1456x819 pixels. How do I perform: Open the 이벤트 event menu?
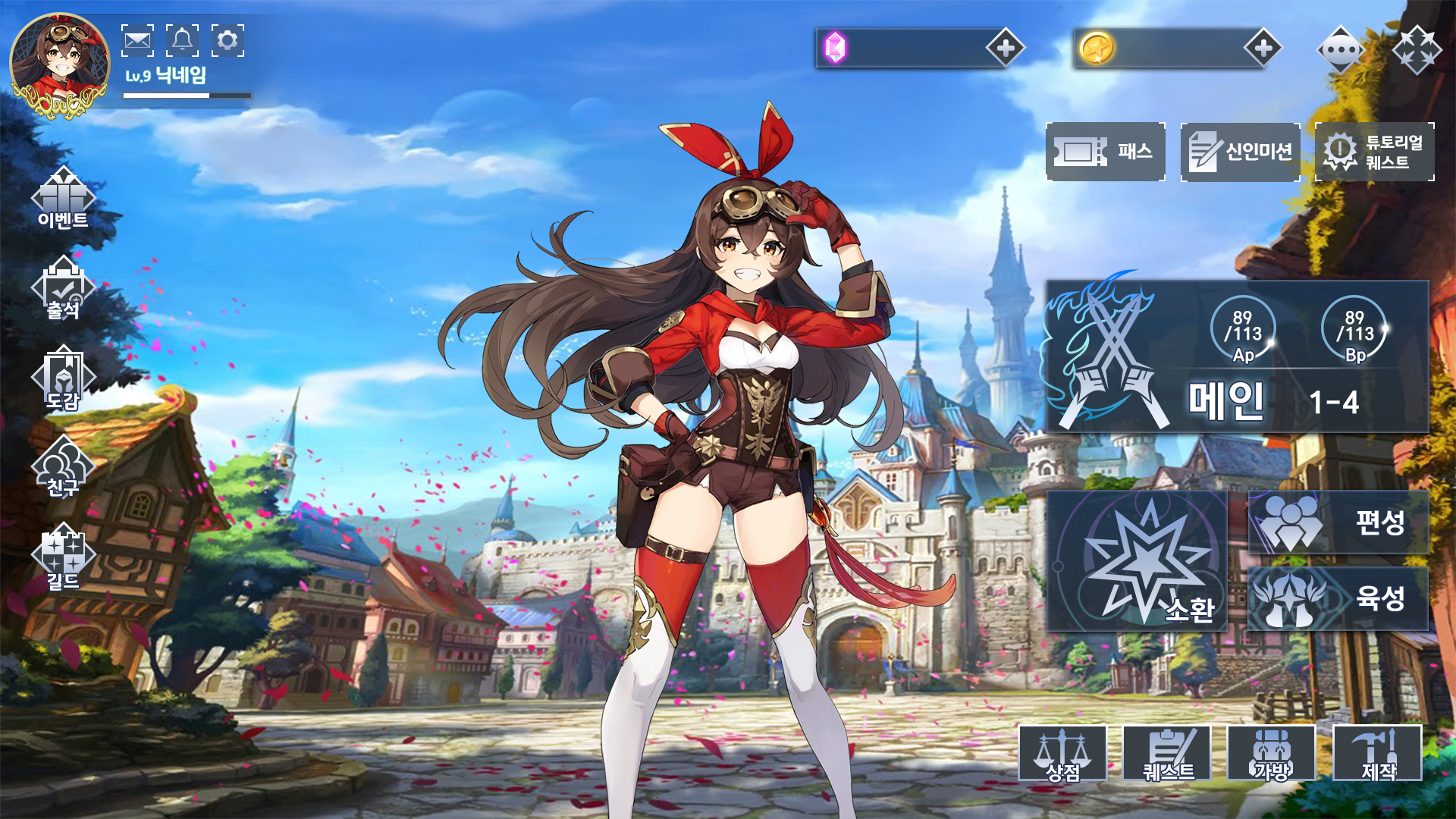pyautogui.click(x=63, y=199)
